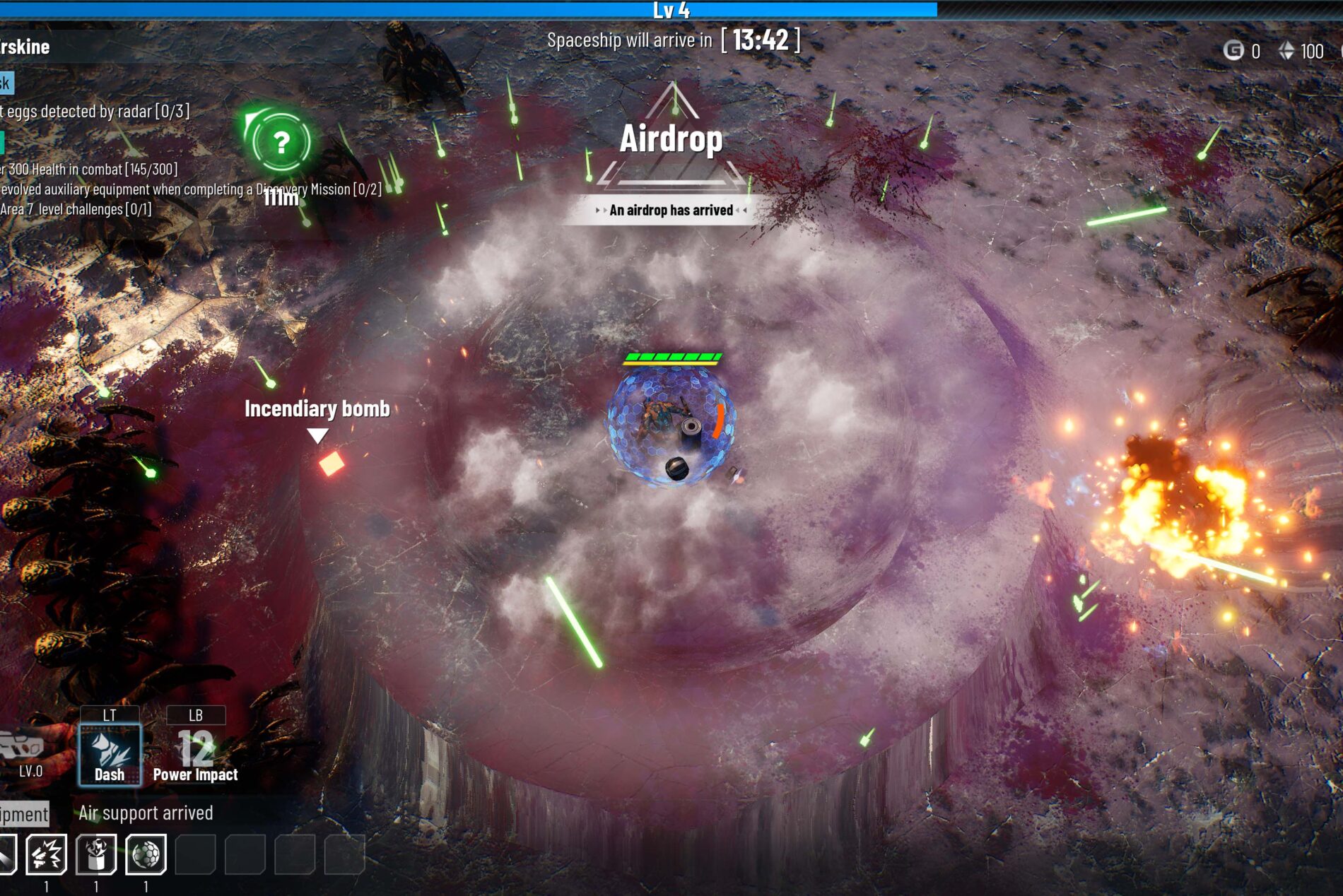
Task: Click the radar eggs objective entry
Action: point(95,112)
